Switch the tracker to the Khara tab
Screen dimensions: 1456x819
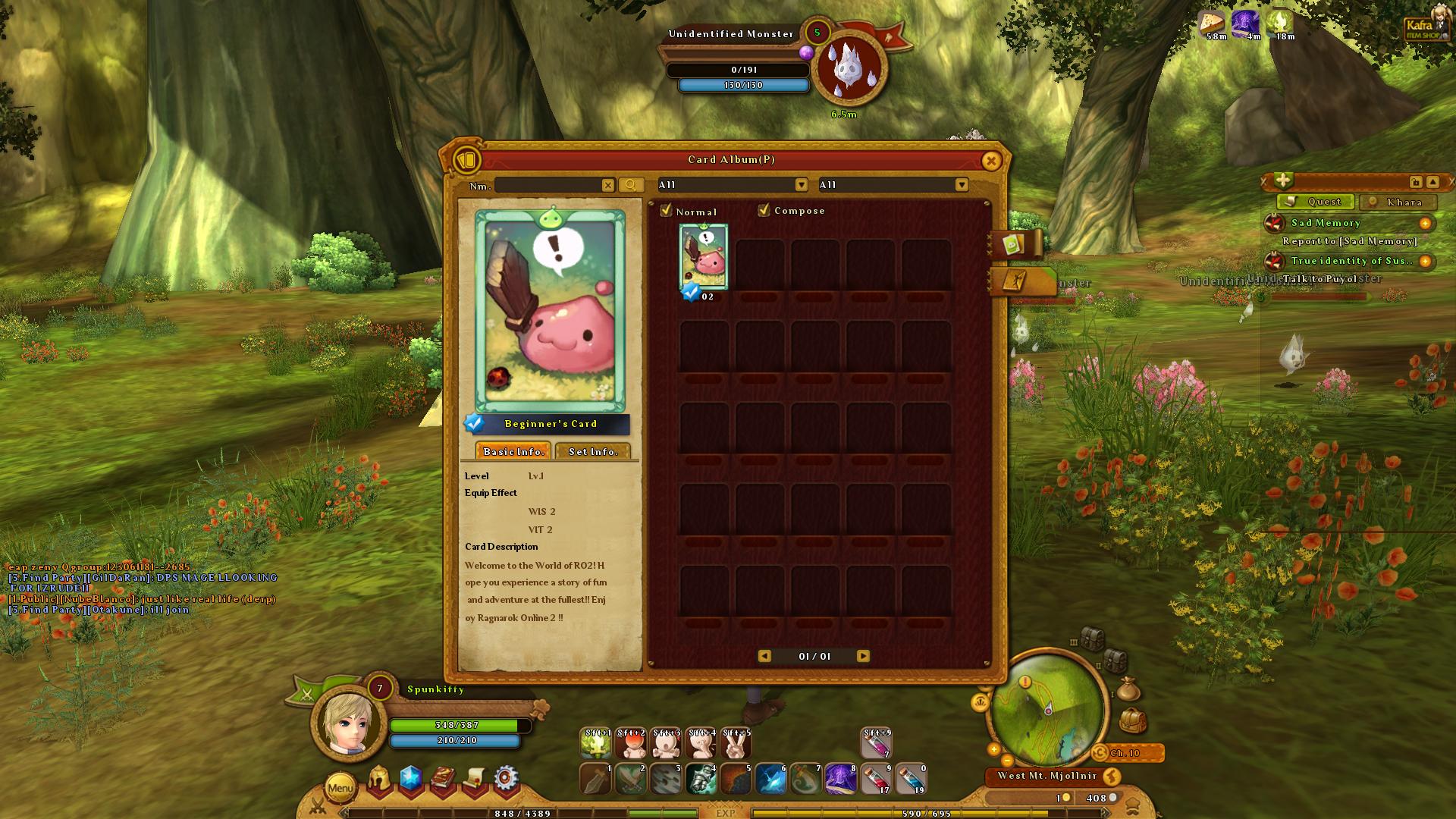[1399, 202]
